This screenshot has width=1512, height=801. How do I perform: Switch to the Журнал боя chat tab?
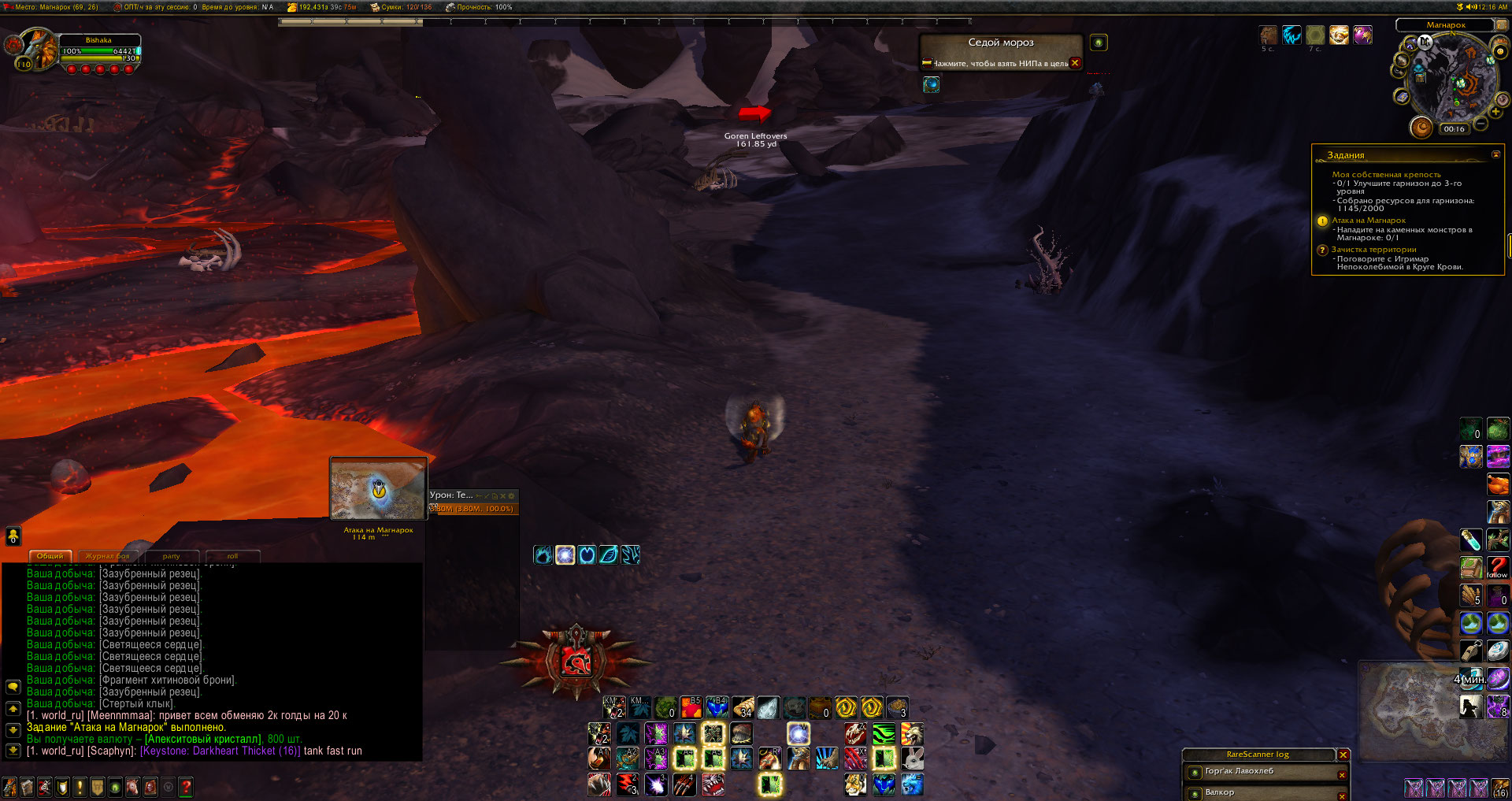[x=107, y=556]
